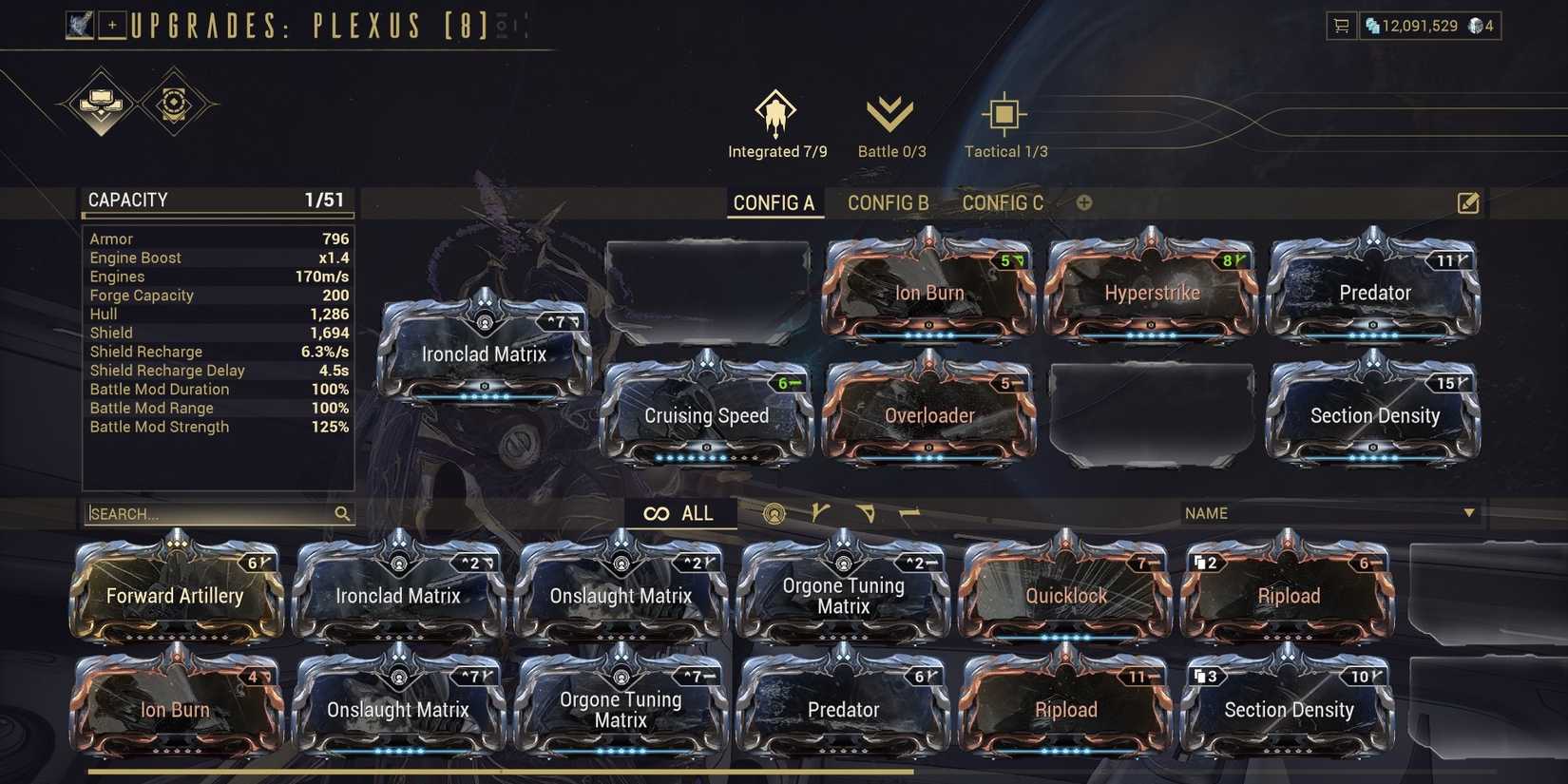Switch to CONFIG C tab
This screenshot has width=1568, height=784.
coord(1003,202)
